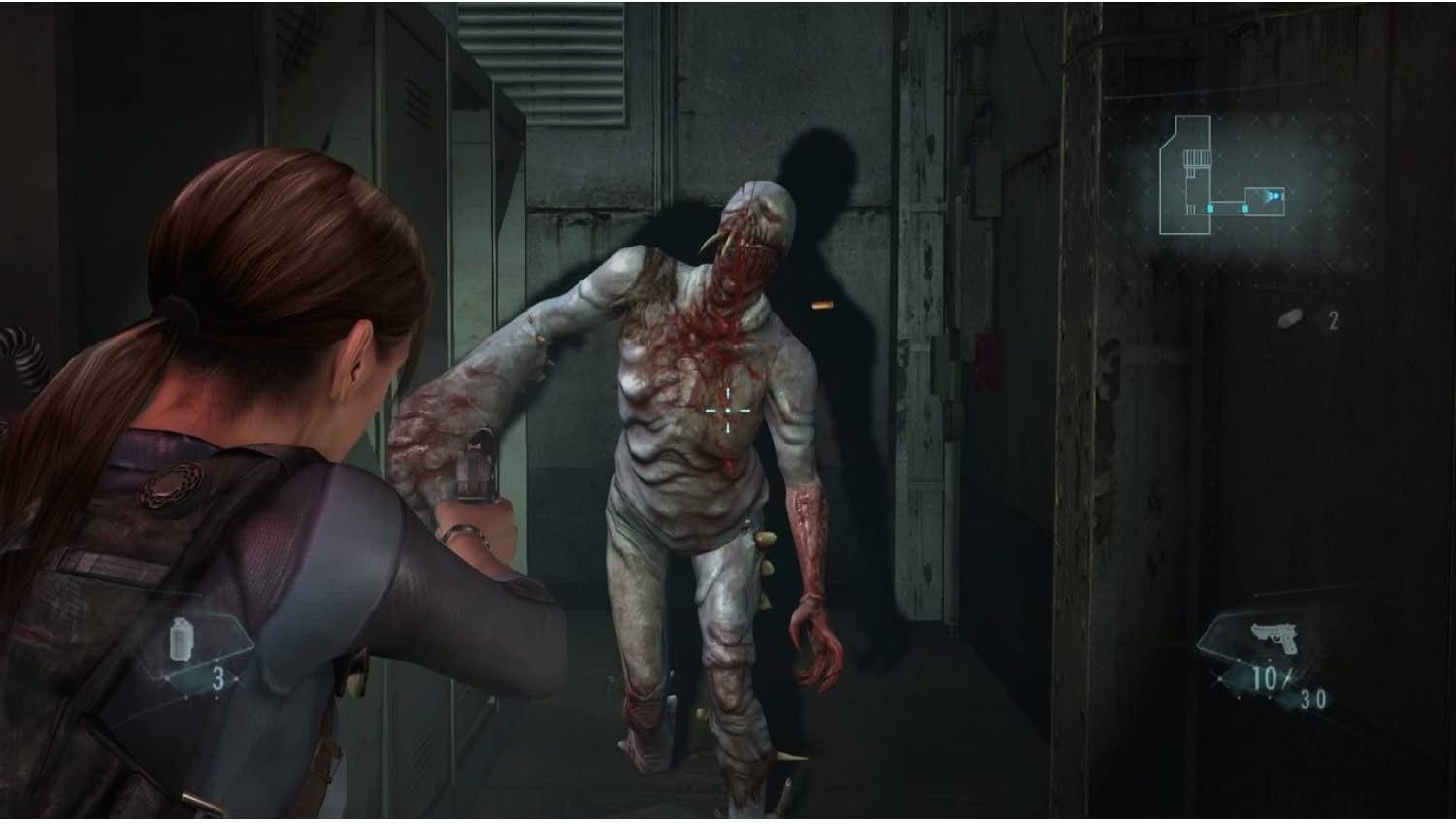Click the crosshair reticle at screen center

726,411
